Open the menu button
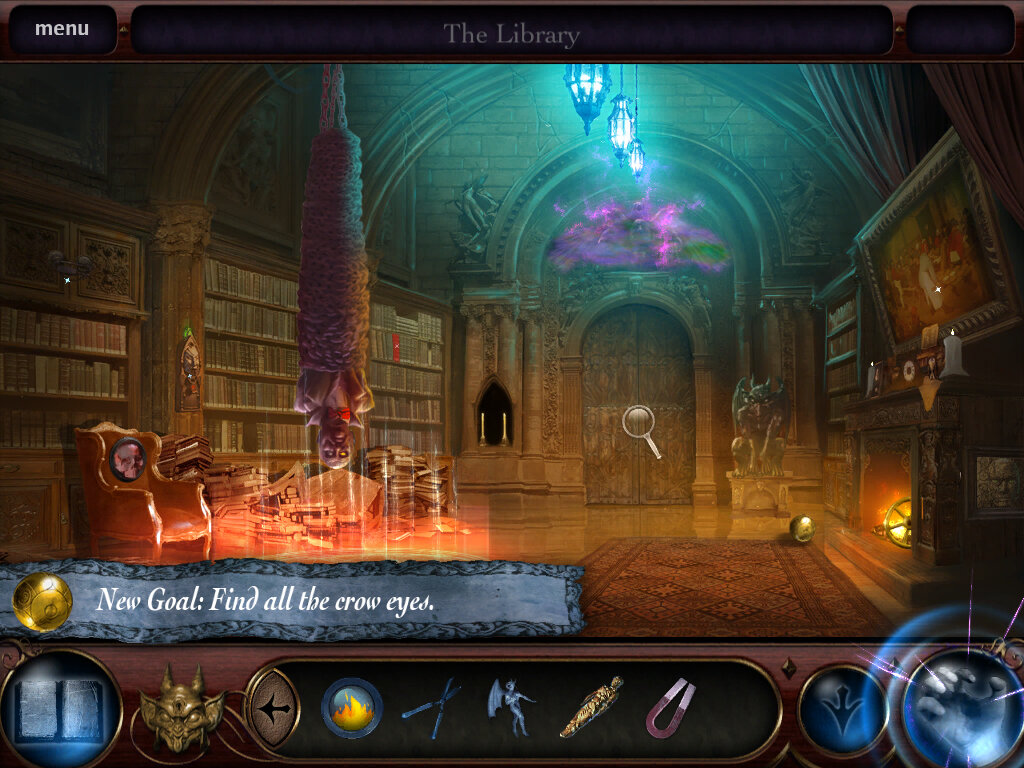Image resolution: width=1024 pixels, height=768 pixels. (x=62, y=29)
